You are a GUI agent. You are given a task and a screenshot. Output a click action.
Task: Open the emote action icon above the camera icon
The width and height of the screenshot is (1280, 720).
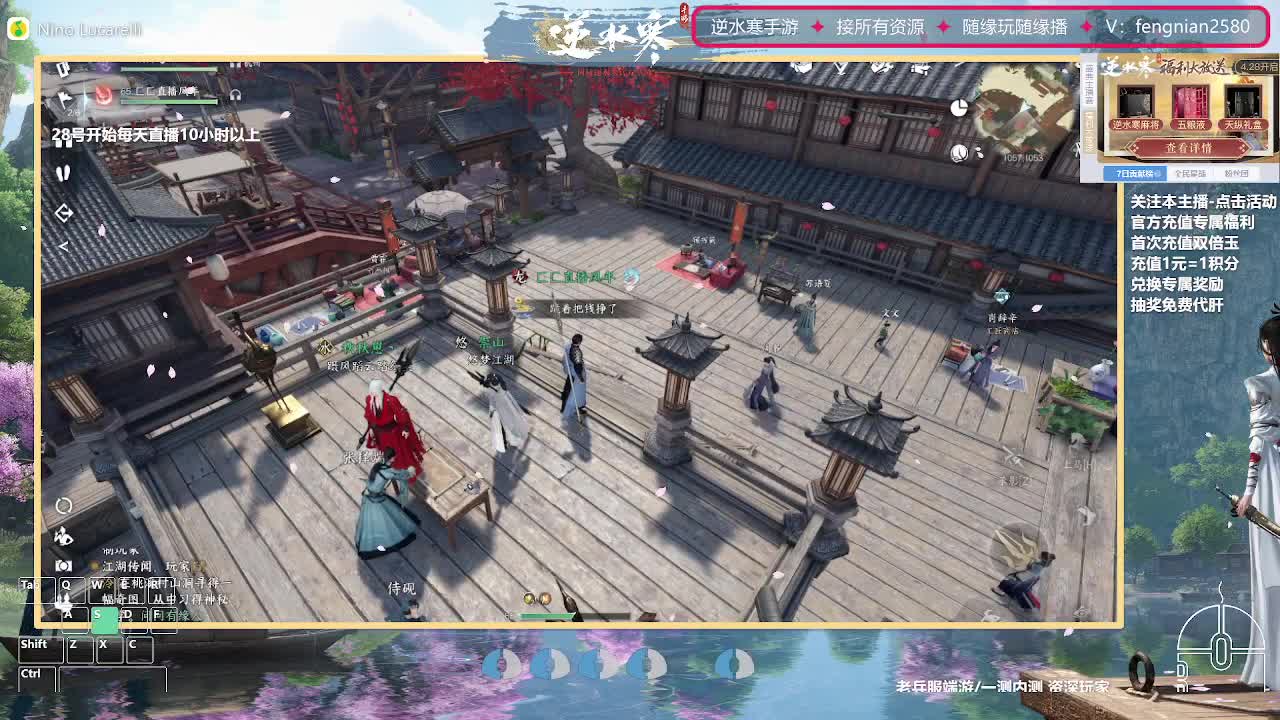63,536
